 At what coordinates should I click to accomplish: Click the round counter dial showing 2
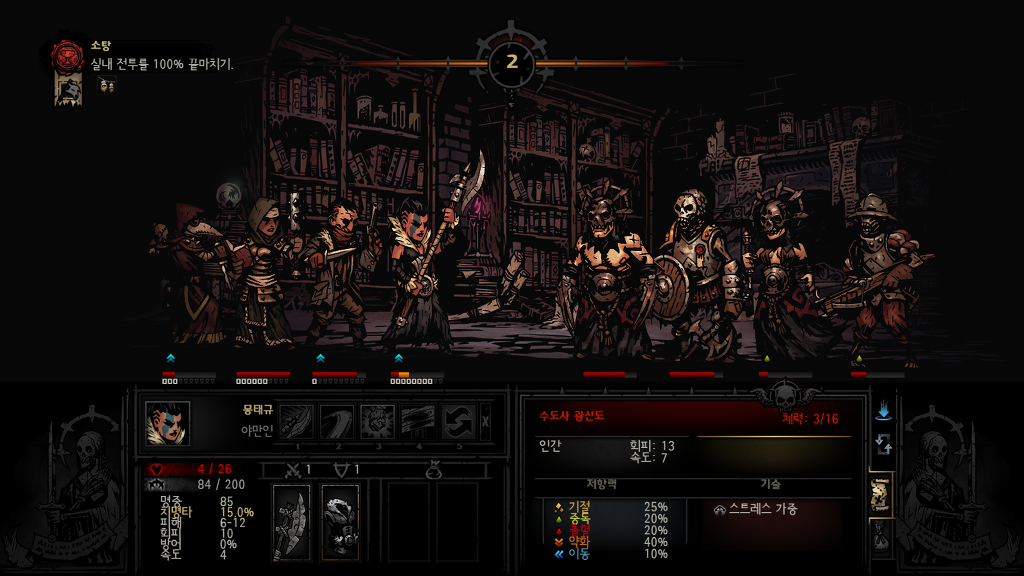click(x=512, y=62)
